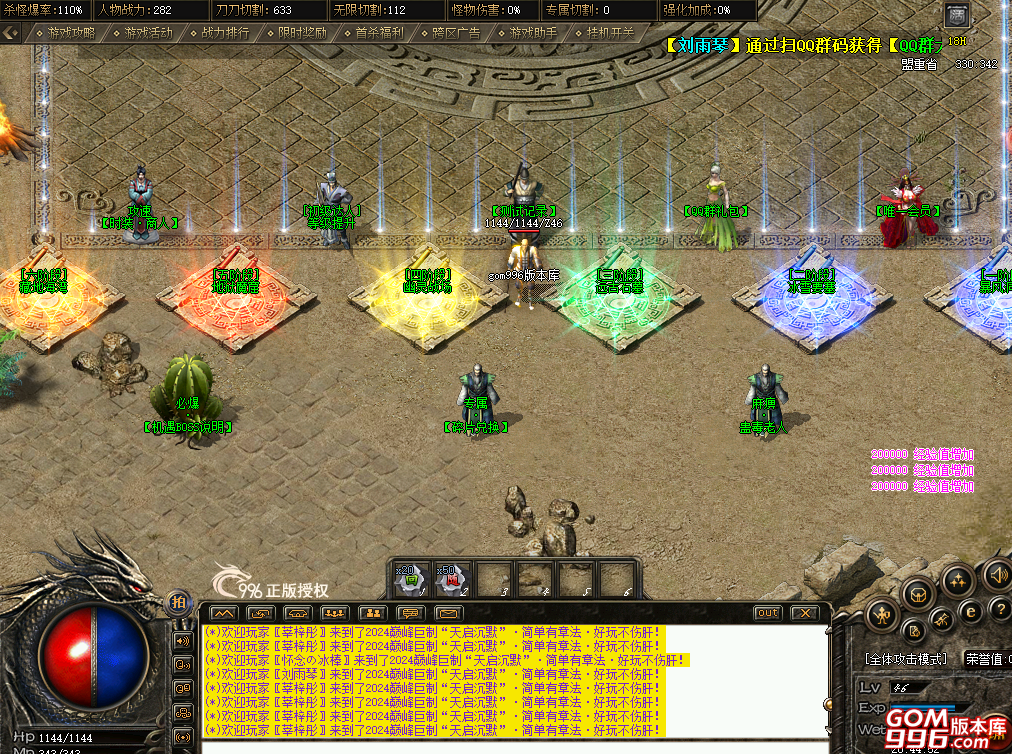Change the 全体攻击模式 attack mode

(905, 659)
